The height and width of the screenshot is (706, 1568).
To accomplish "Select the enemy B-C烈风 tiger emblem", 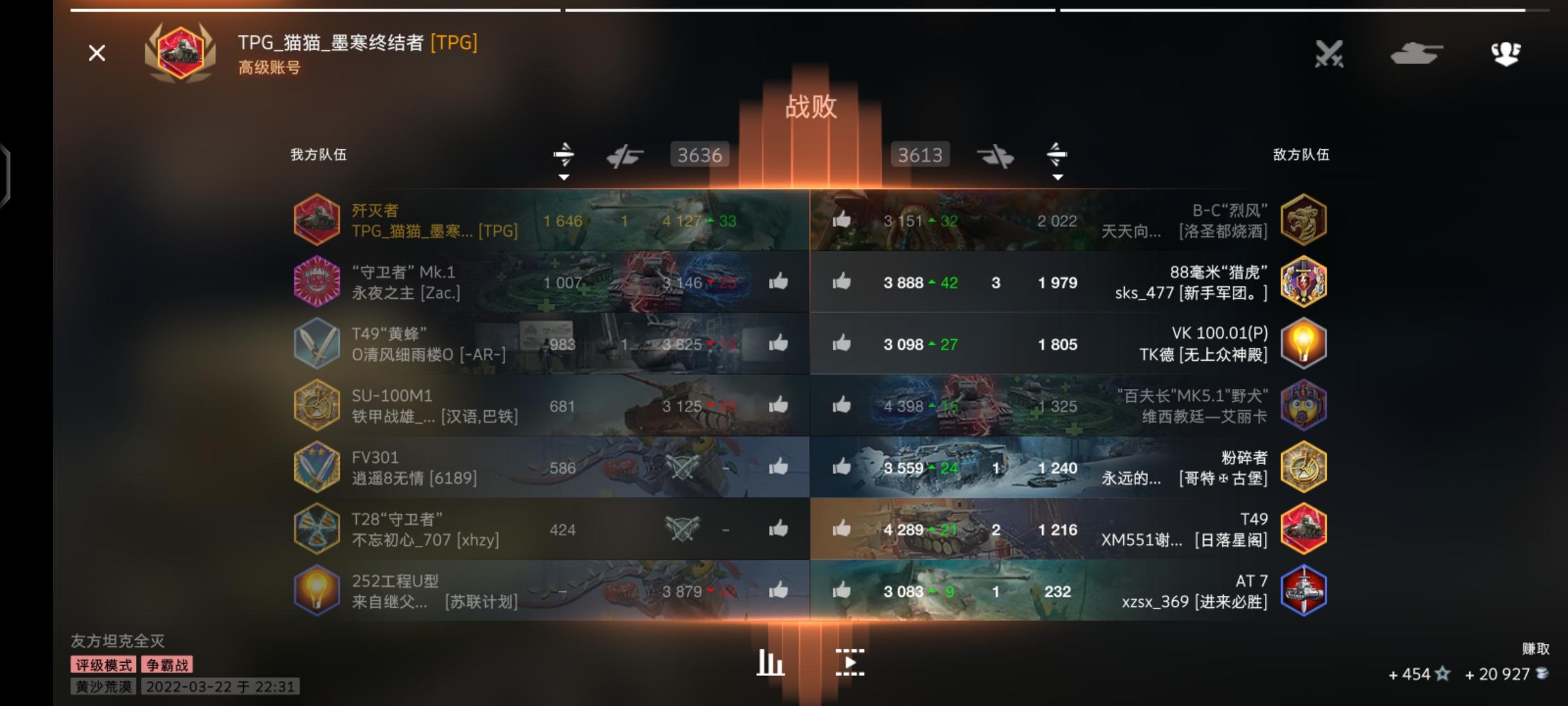I will point(1303,220).
